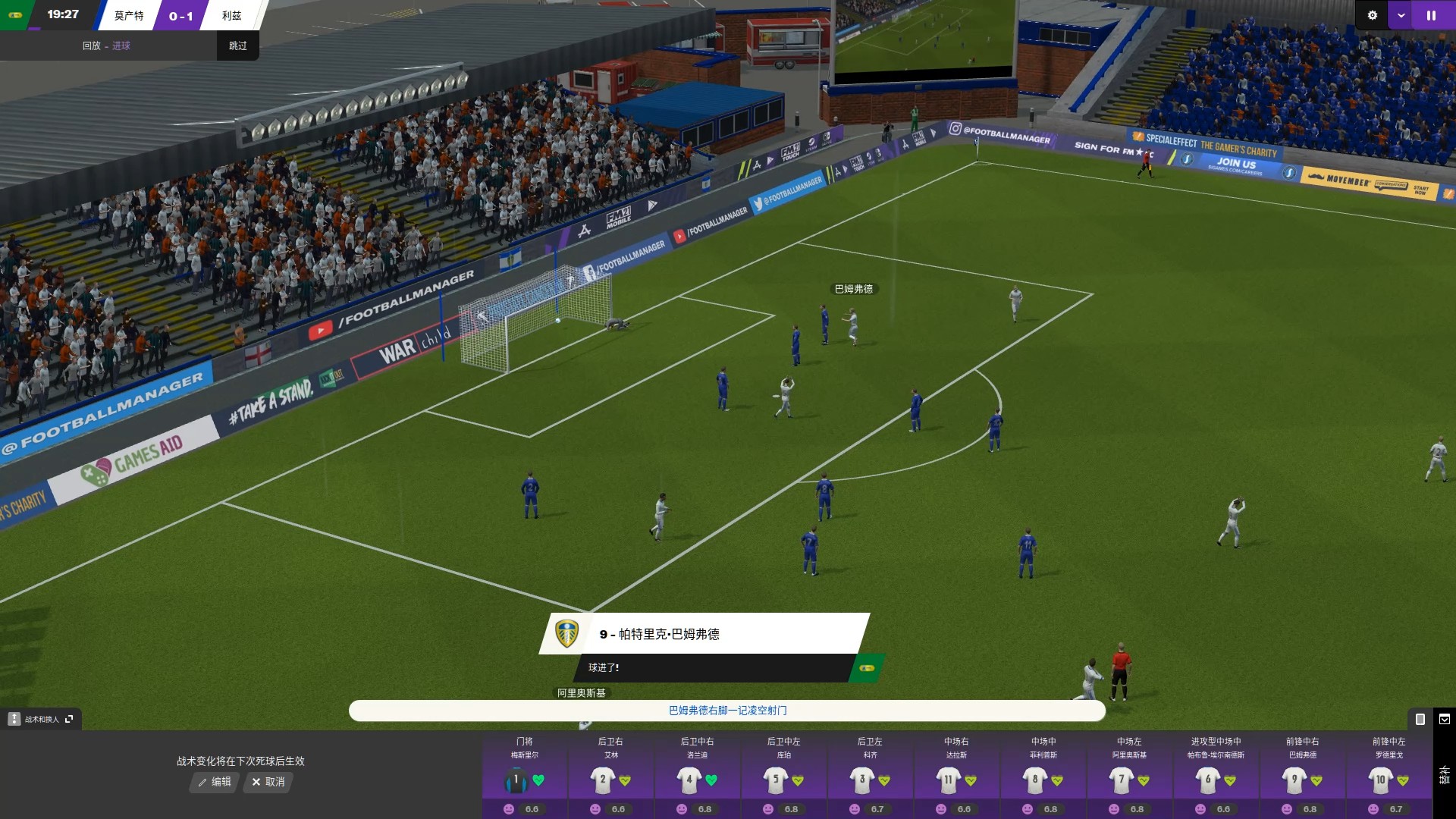
Task: Expand the chevron dropdown beside the pause button
Action: click(1401, 14)
